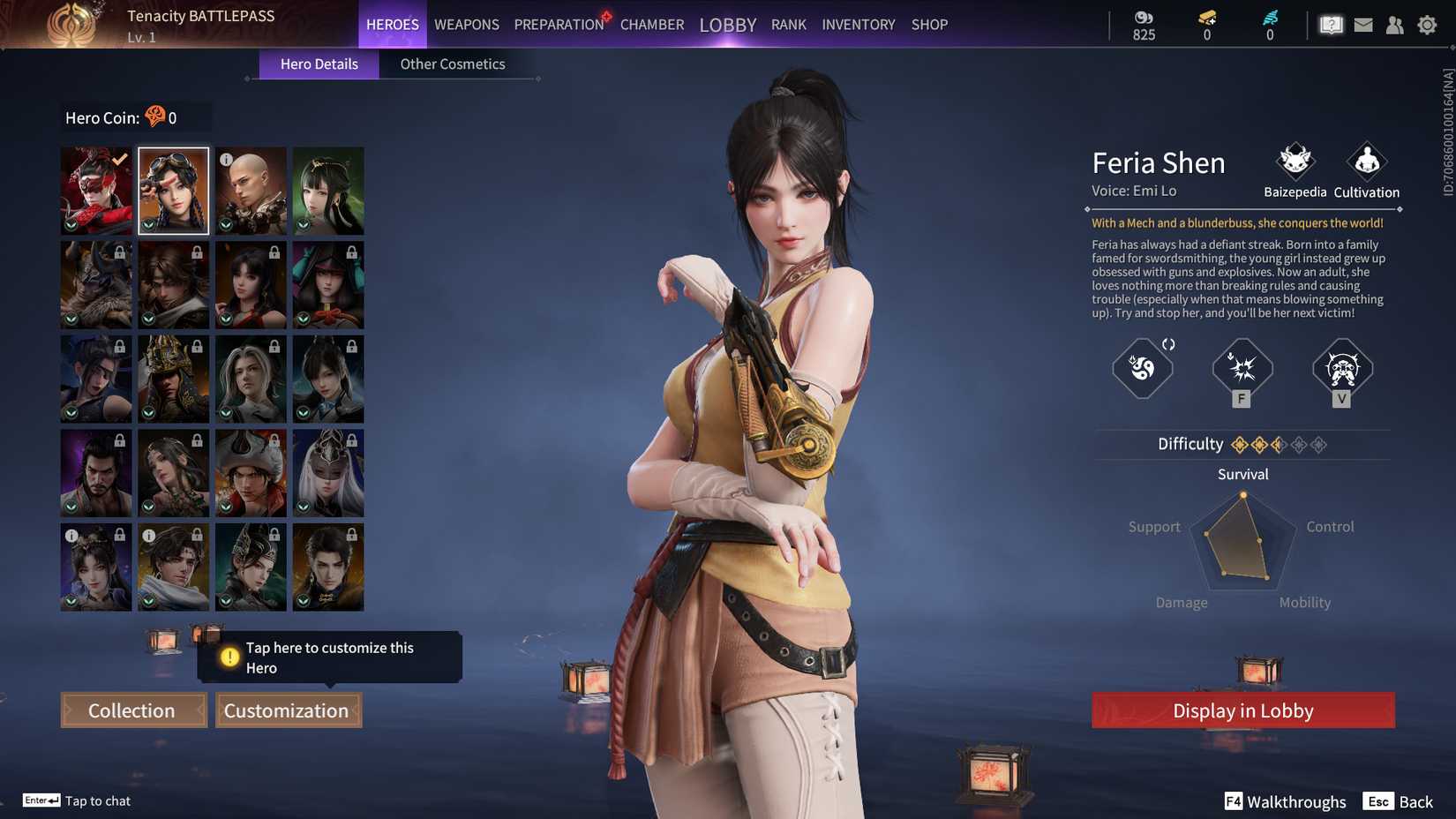Open the mail inbox icon
Image resolution: width=1456 pixels, height=819 pixels.
pos(1362,25)
